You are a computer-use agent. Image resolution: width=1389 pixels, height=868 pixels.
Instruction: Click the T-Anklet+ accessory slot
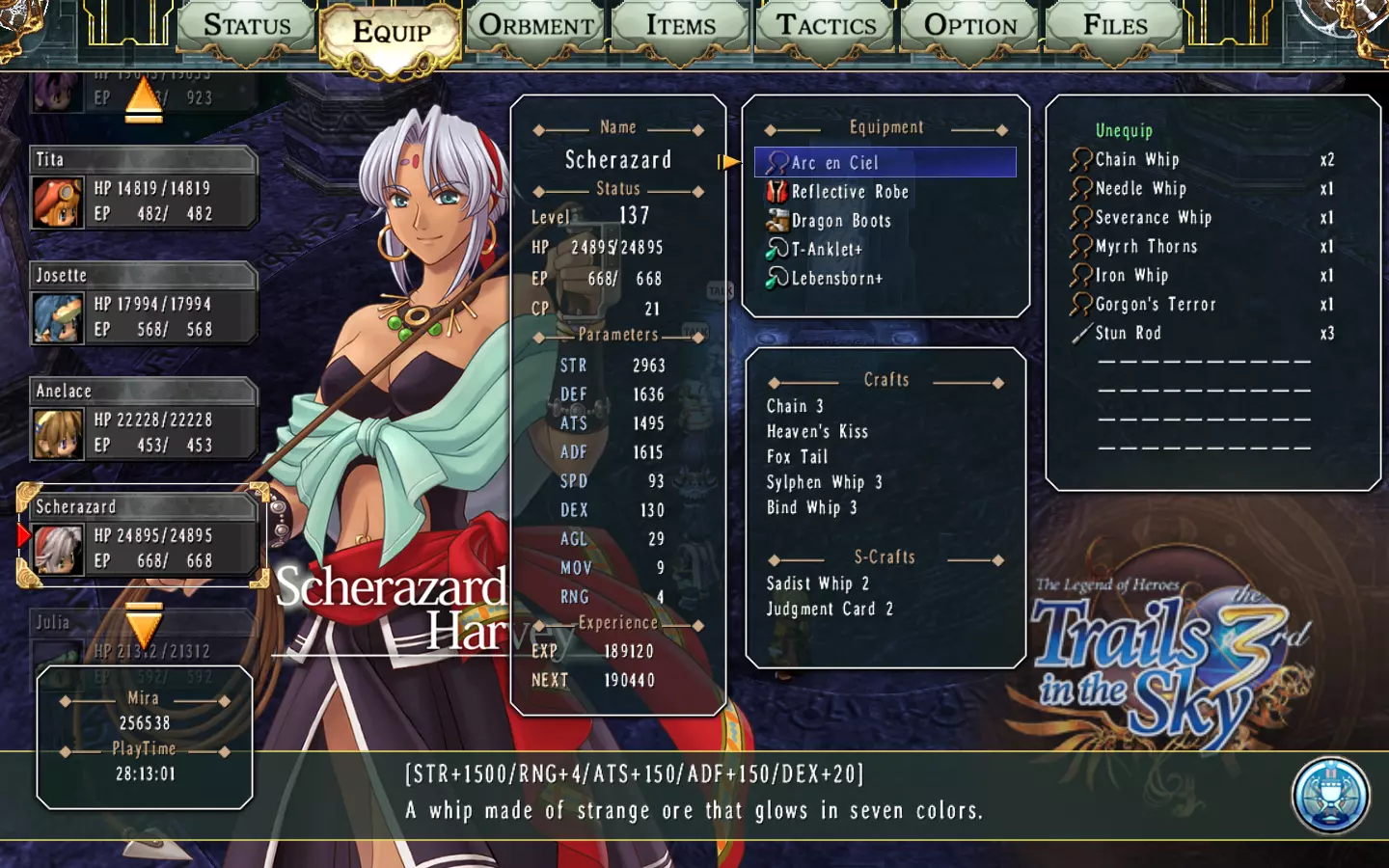coord(827,250)
